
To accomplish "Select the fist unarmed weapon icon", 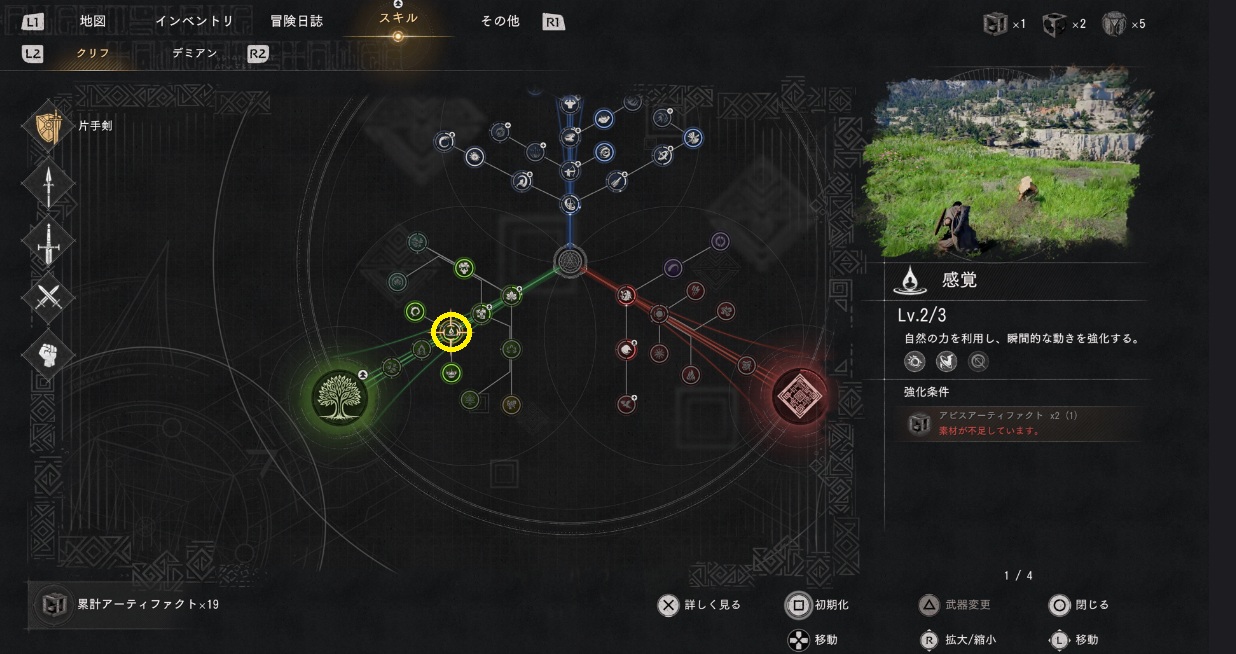I will click(48, 354).
